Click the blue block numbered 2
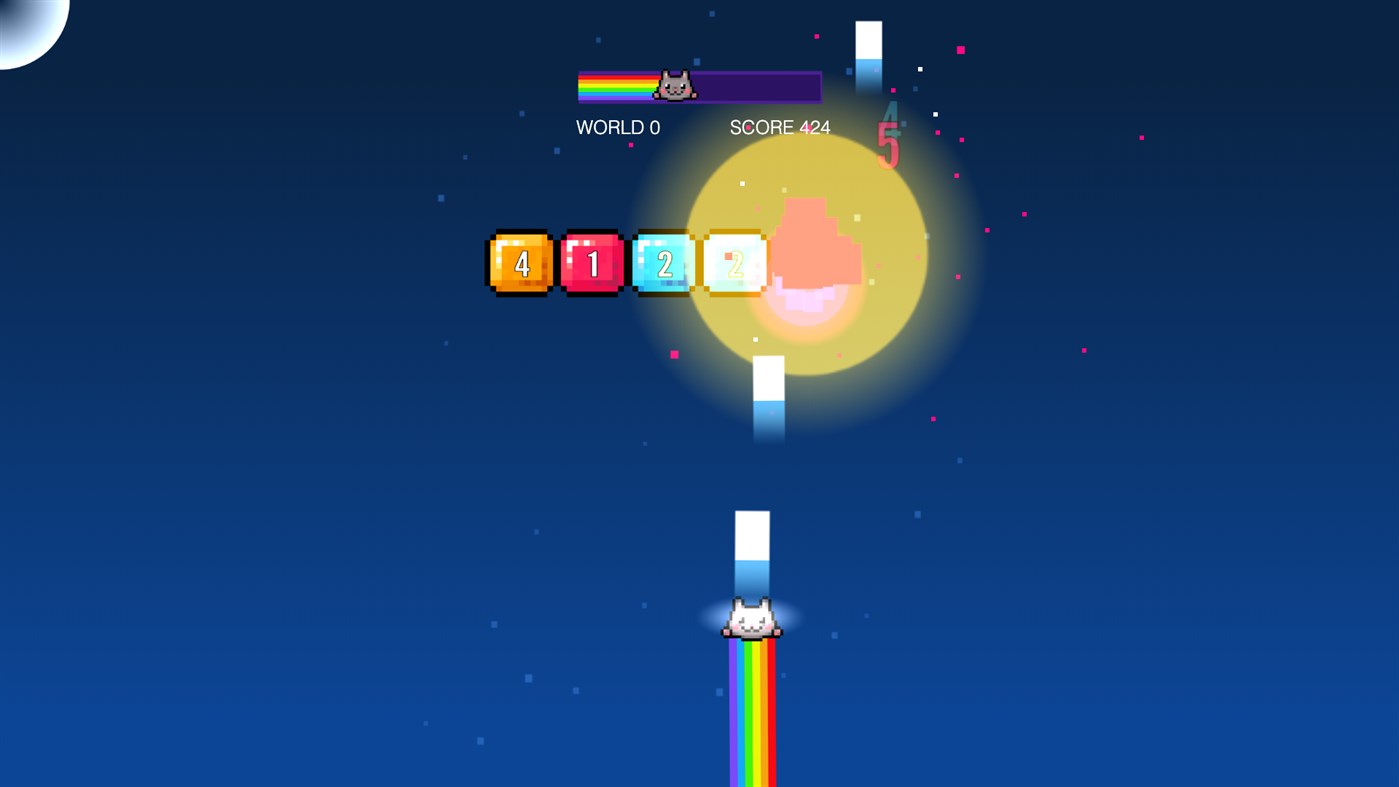Viewport: 1399px width, 787px height. point(663,263)
